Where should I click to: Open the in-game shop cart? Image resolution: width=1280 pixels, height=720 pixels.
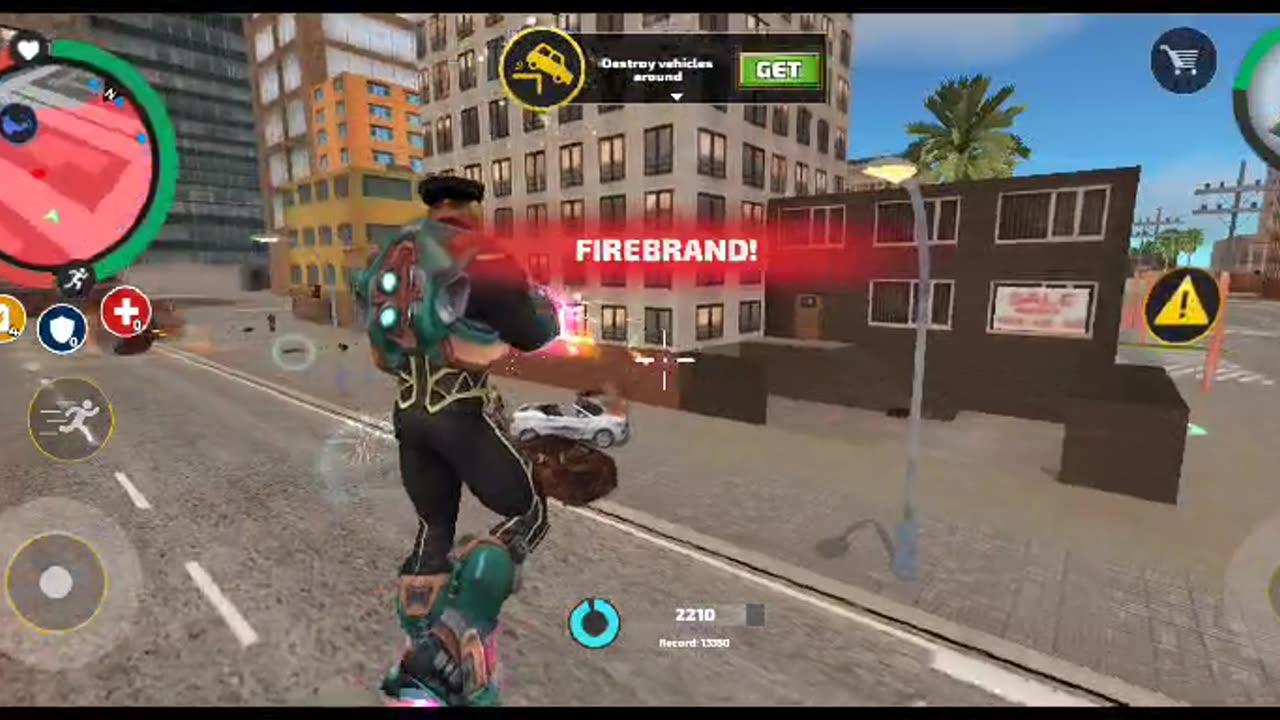1183,60
